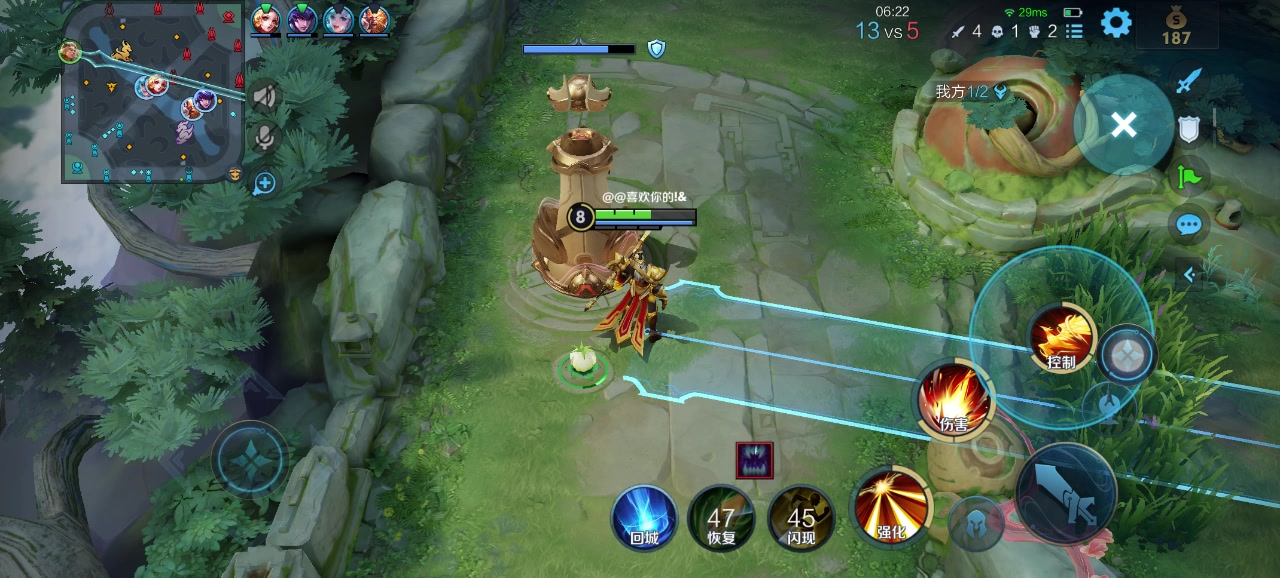Open the chat bubble with plus sign
Image resolution: width=1280 pixels, height=578 pixels.
coord(264,183)
